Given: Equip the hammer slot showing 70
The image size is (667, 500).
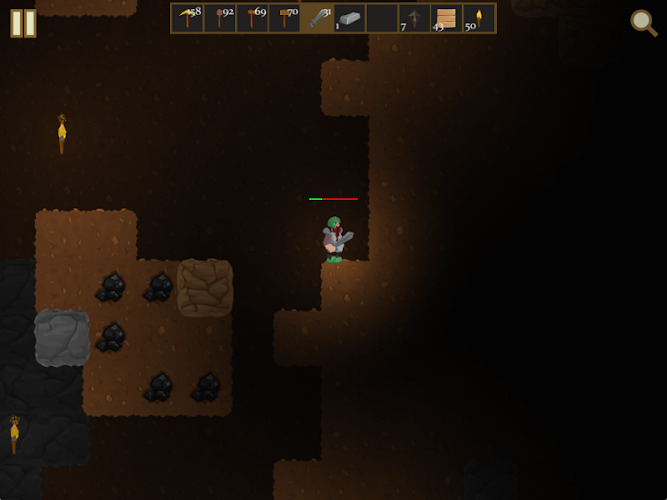Looking at the screenshot, I should point(284,18).
